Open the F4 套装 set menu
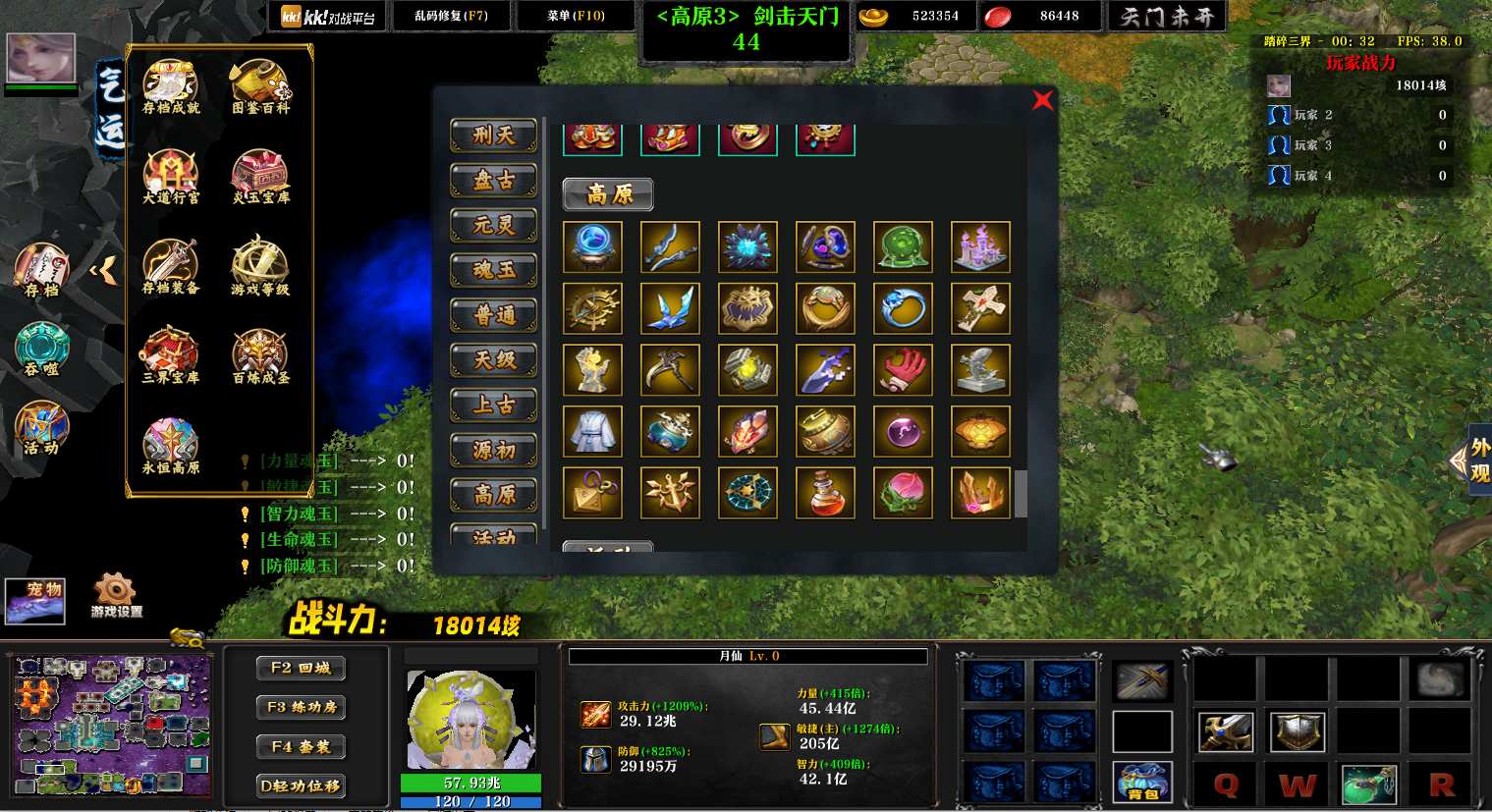1492x812 pixels. (301, 747)
